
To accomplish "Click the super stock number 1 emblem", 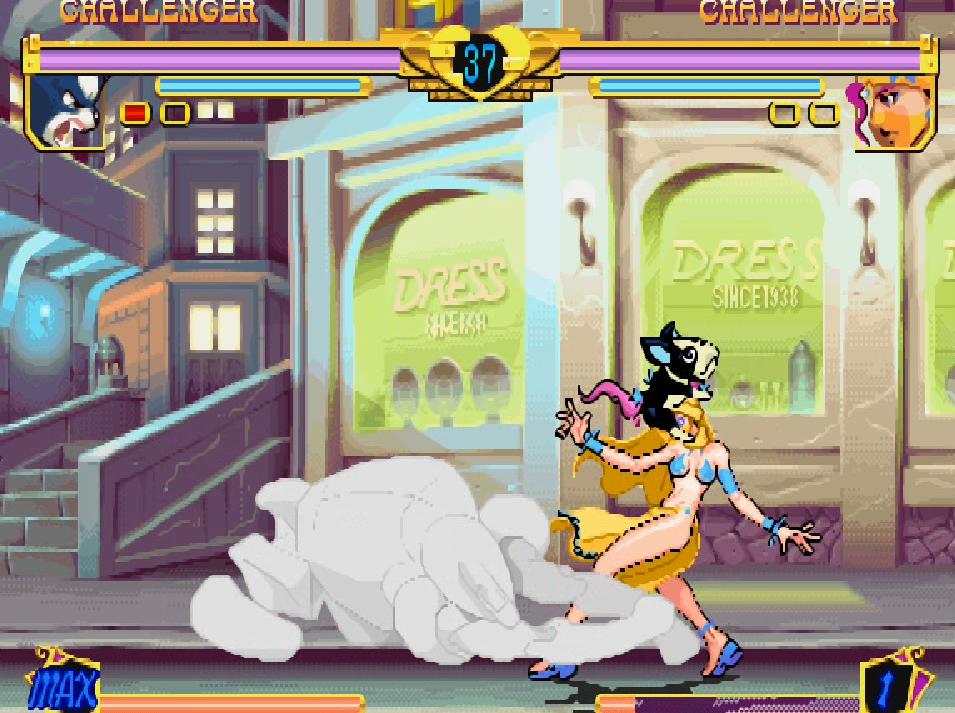I will pos(894,686).
